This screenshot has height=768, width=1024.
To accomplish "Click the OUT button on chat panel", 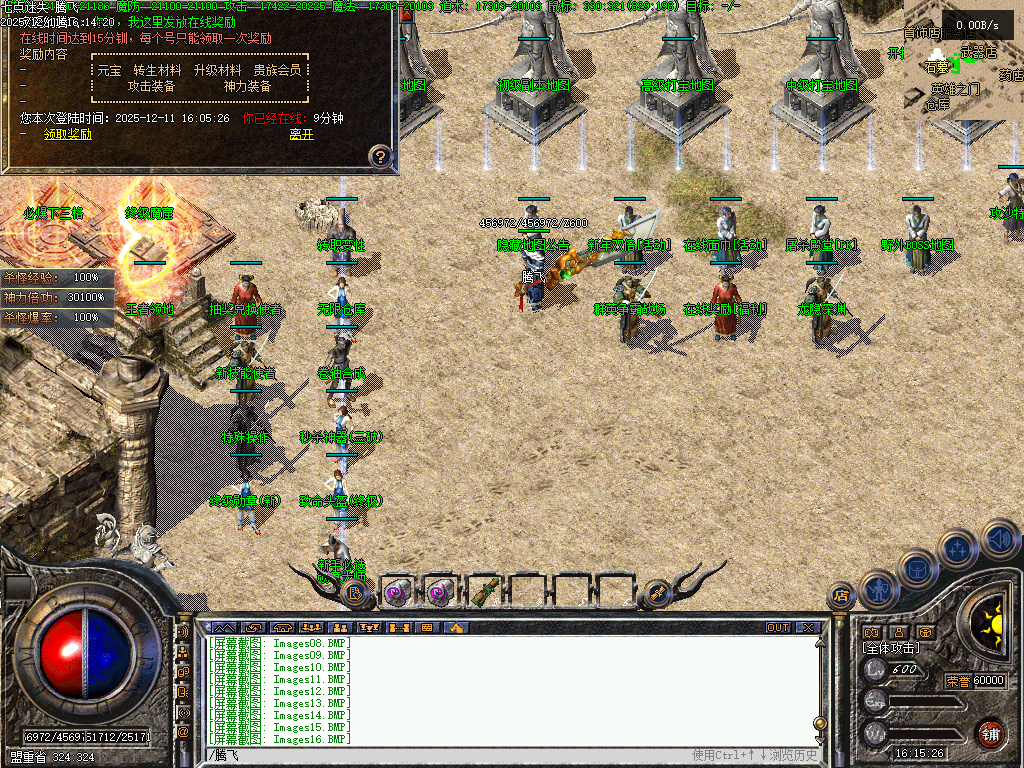I will click(778, 628).
